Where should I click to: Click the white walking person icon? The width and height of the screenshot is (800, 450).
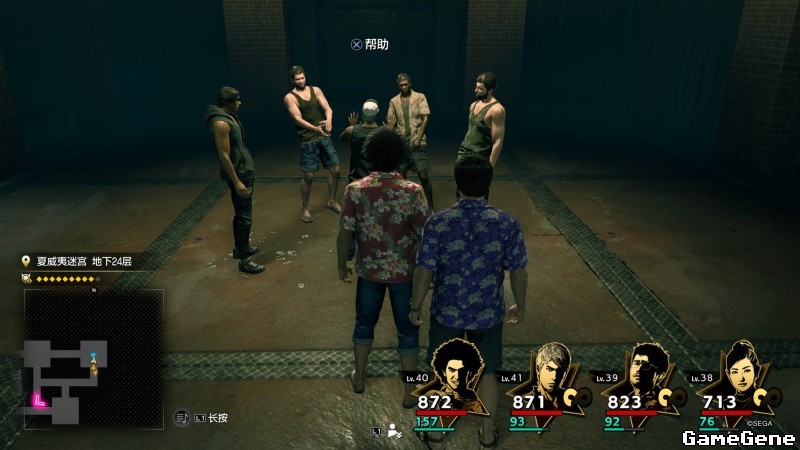(x=395, y=431)
